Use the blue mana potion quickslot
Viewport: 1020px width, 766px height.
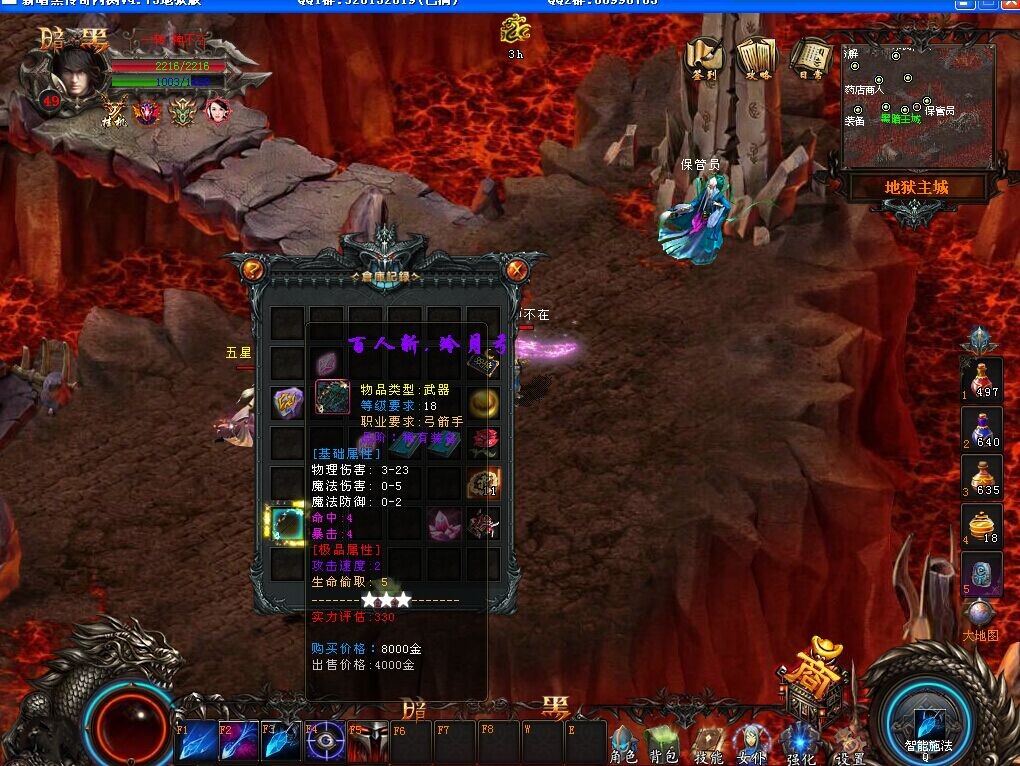tap(980, 428)
